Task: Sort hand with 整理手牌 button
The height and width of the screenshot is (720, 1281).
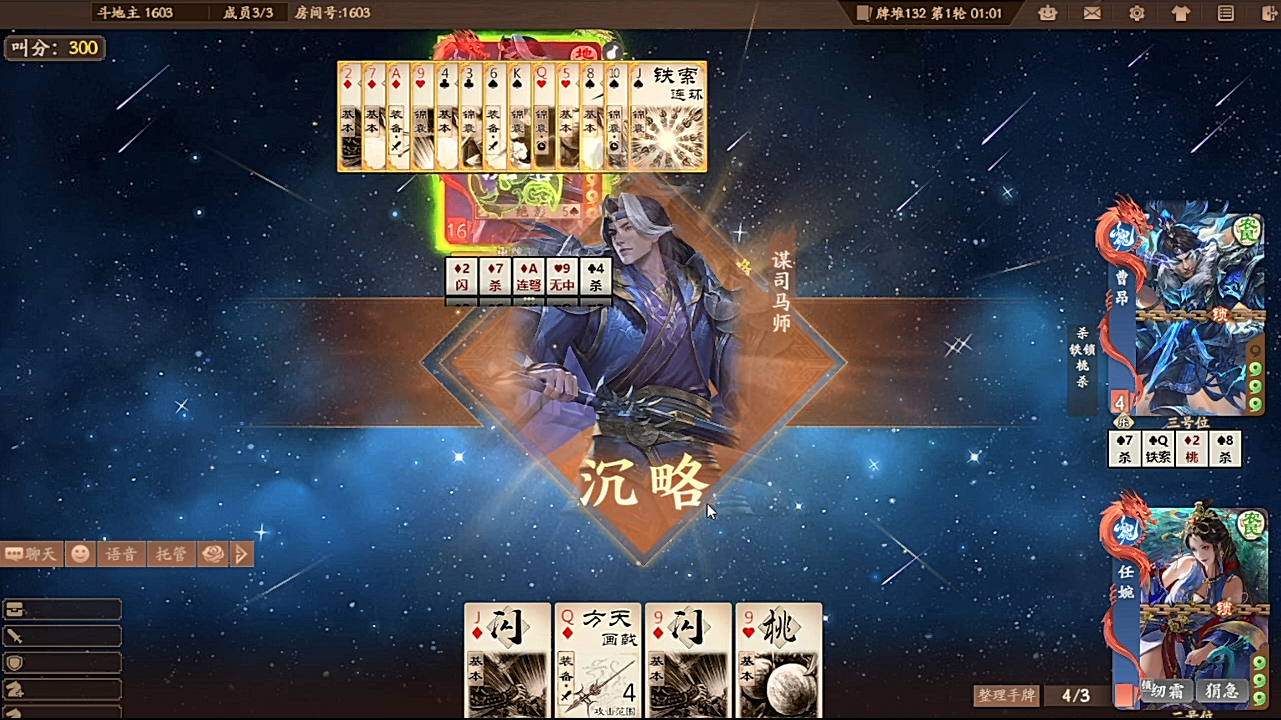Action: (x=1007, y=695)
